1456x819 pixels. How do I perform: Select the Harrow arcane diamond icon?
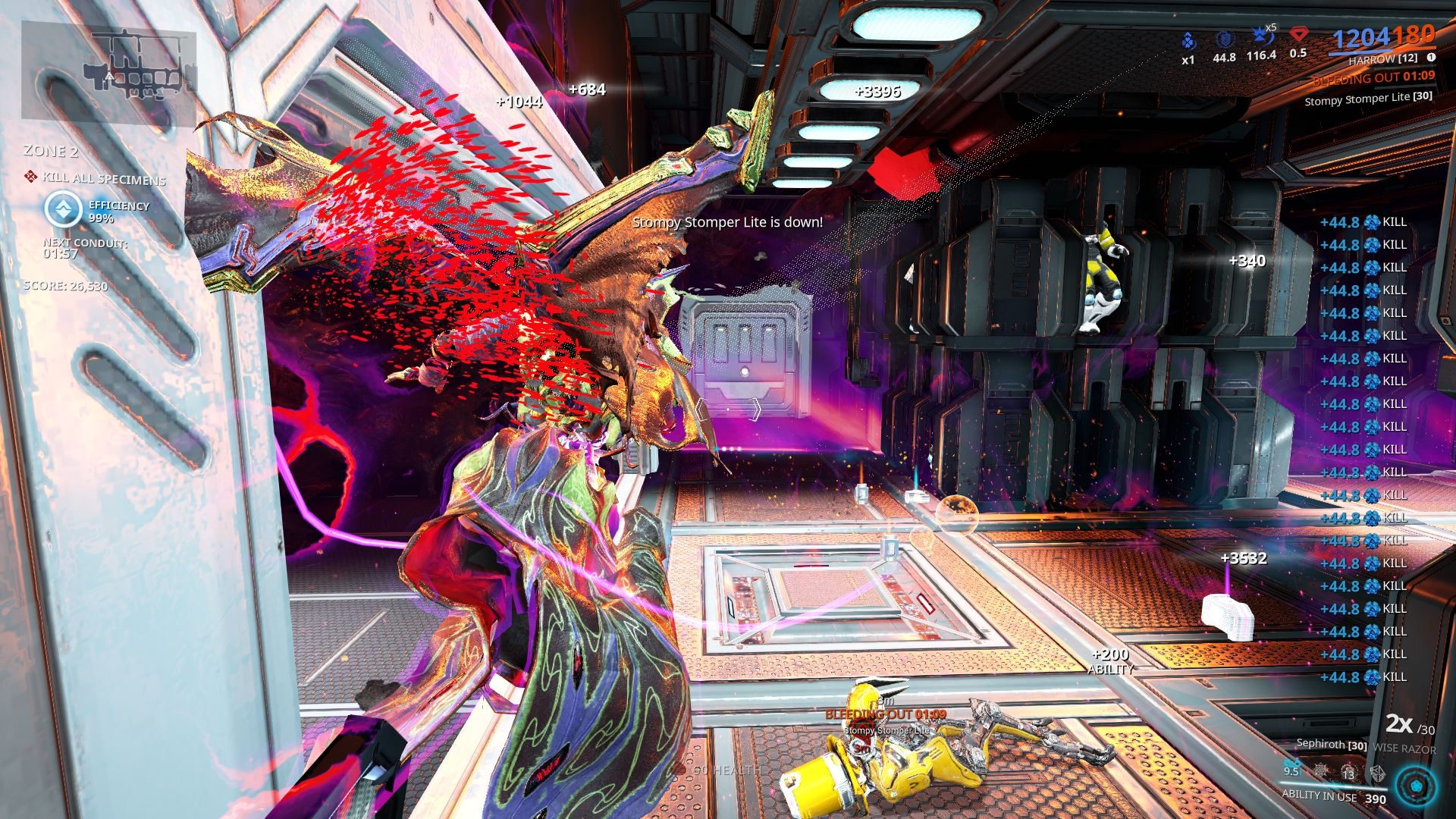pyautogui.click(x=1299, y=35)
